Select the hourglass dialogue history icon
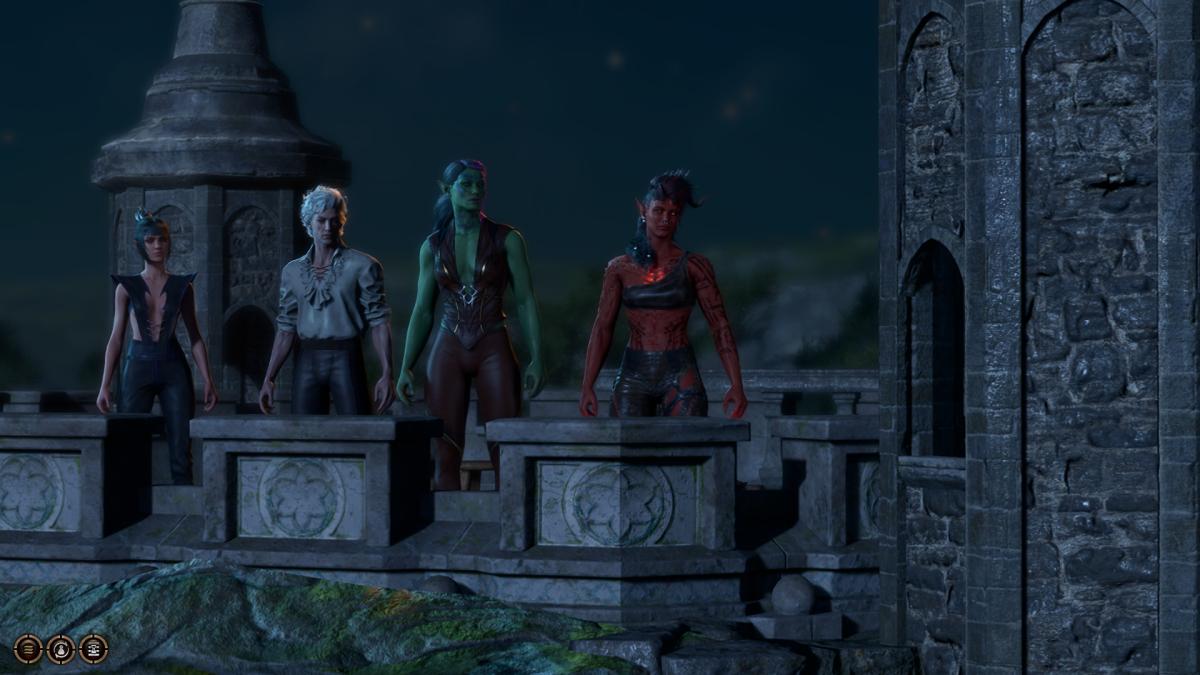1200x675 pixels. point(94,649)
